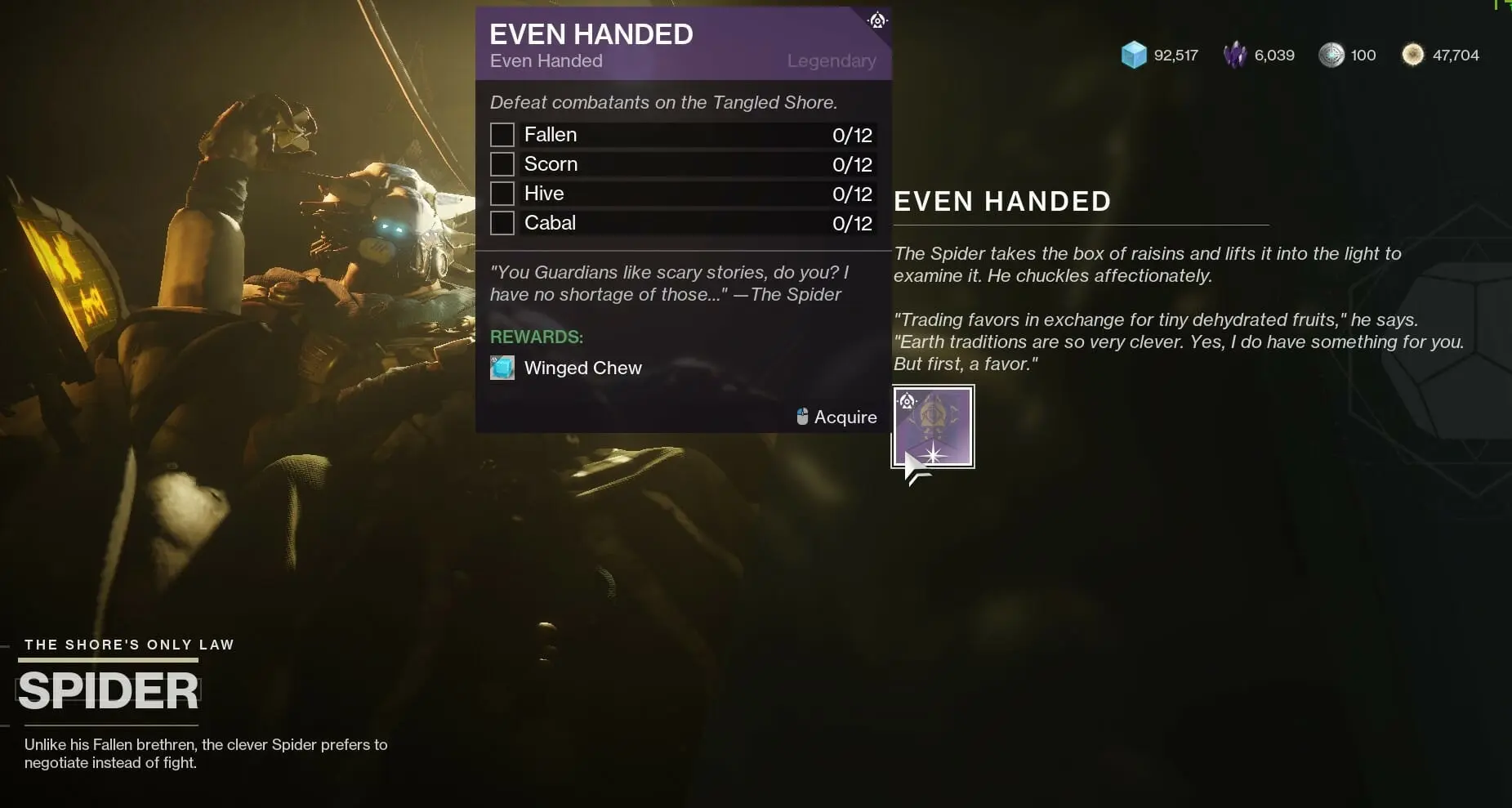The height and width of the screenshot is (808, 1512).
Task: Check the Fallen objective checkbox
Action: click(502, 134)
